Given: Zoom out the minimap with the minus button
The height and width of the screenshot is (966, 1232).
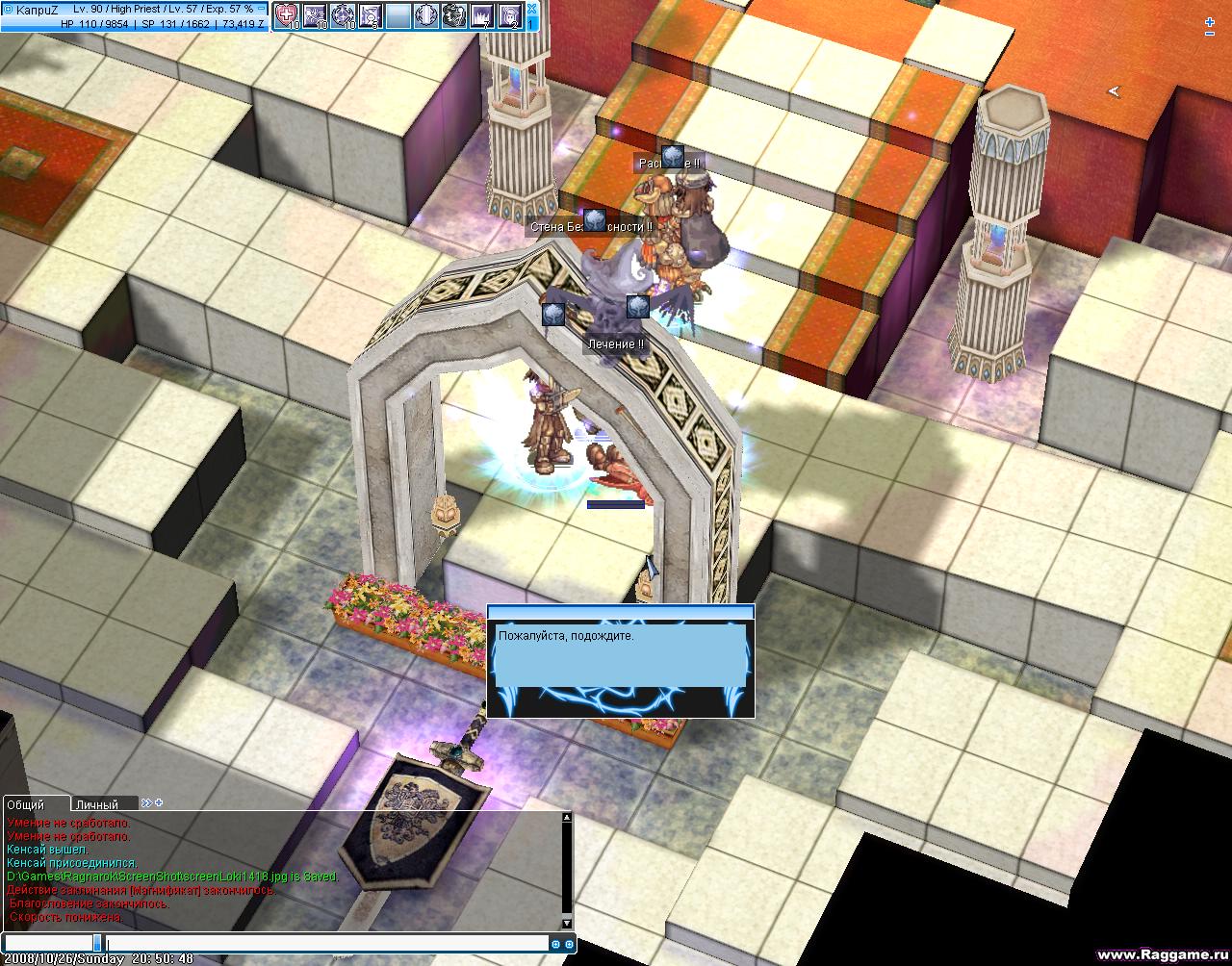Looking at the screenshot, I should point(1210,35).
